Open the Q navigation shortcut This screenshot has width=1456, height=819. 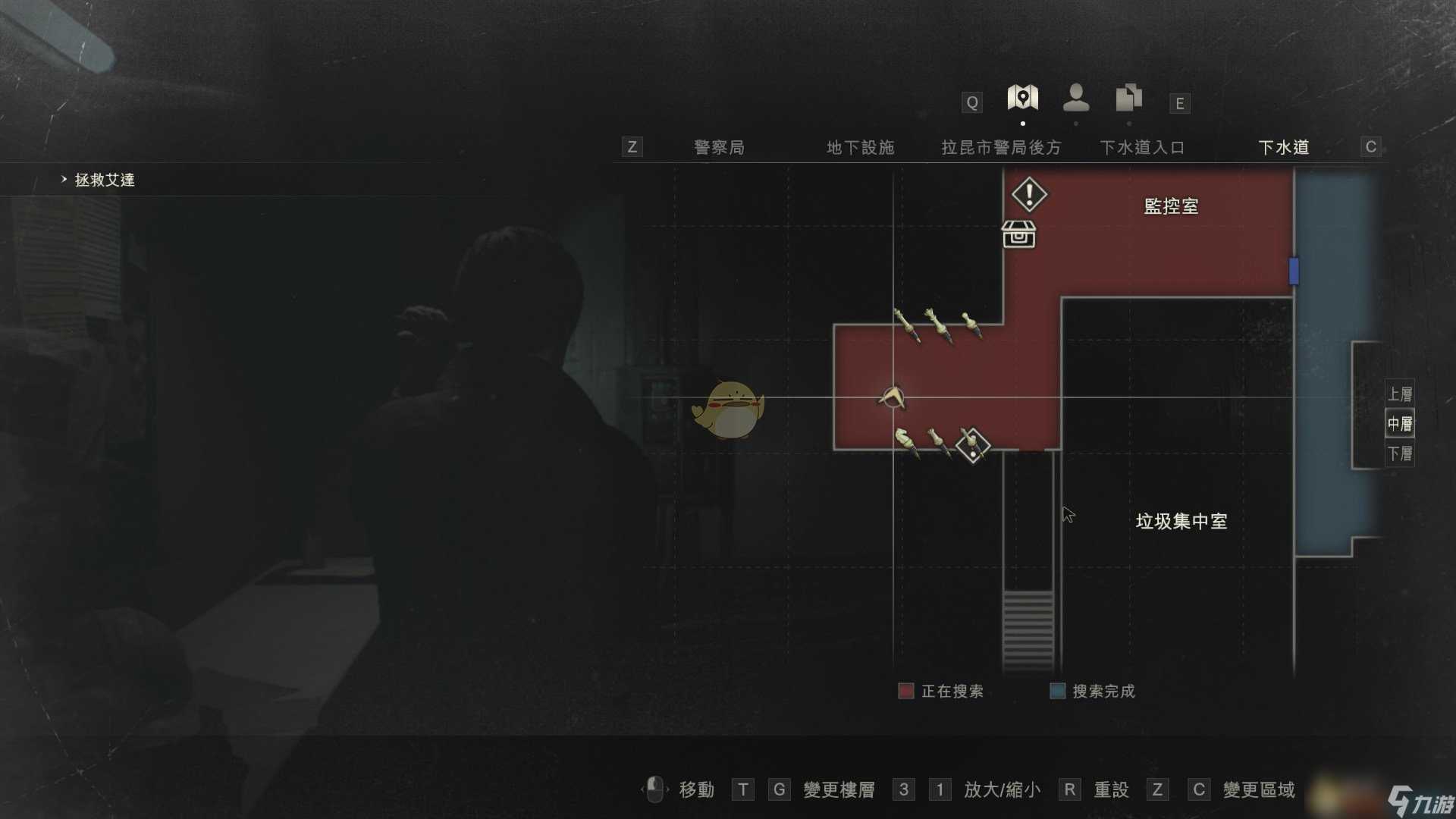[971, 102]
